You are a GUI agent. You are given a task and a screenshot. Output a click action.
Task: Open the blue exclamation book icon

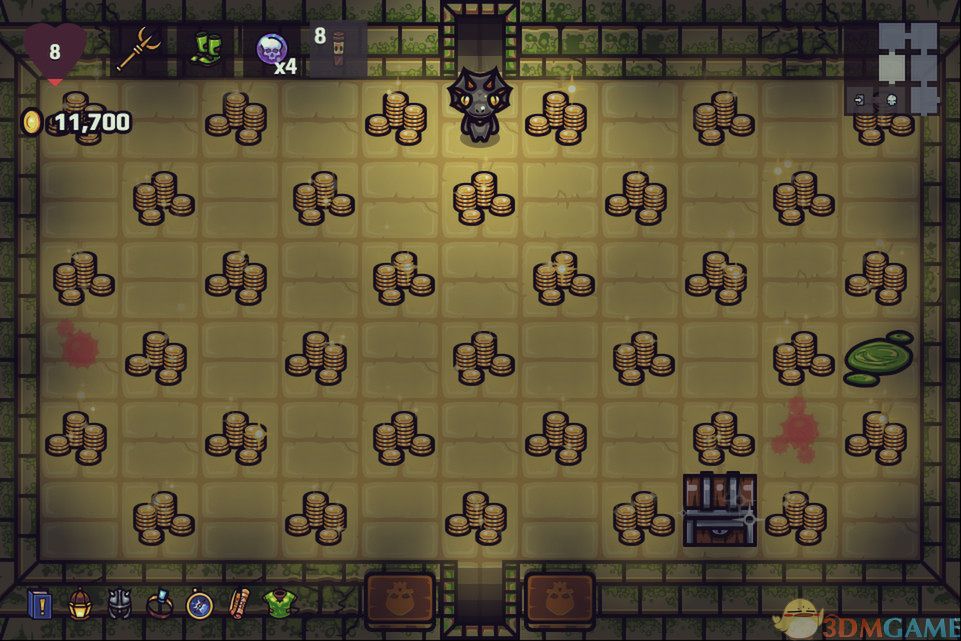coord(41,604)
